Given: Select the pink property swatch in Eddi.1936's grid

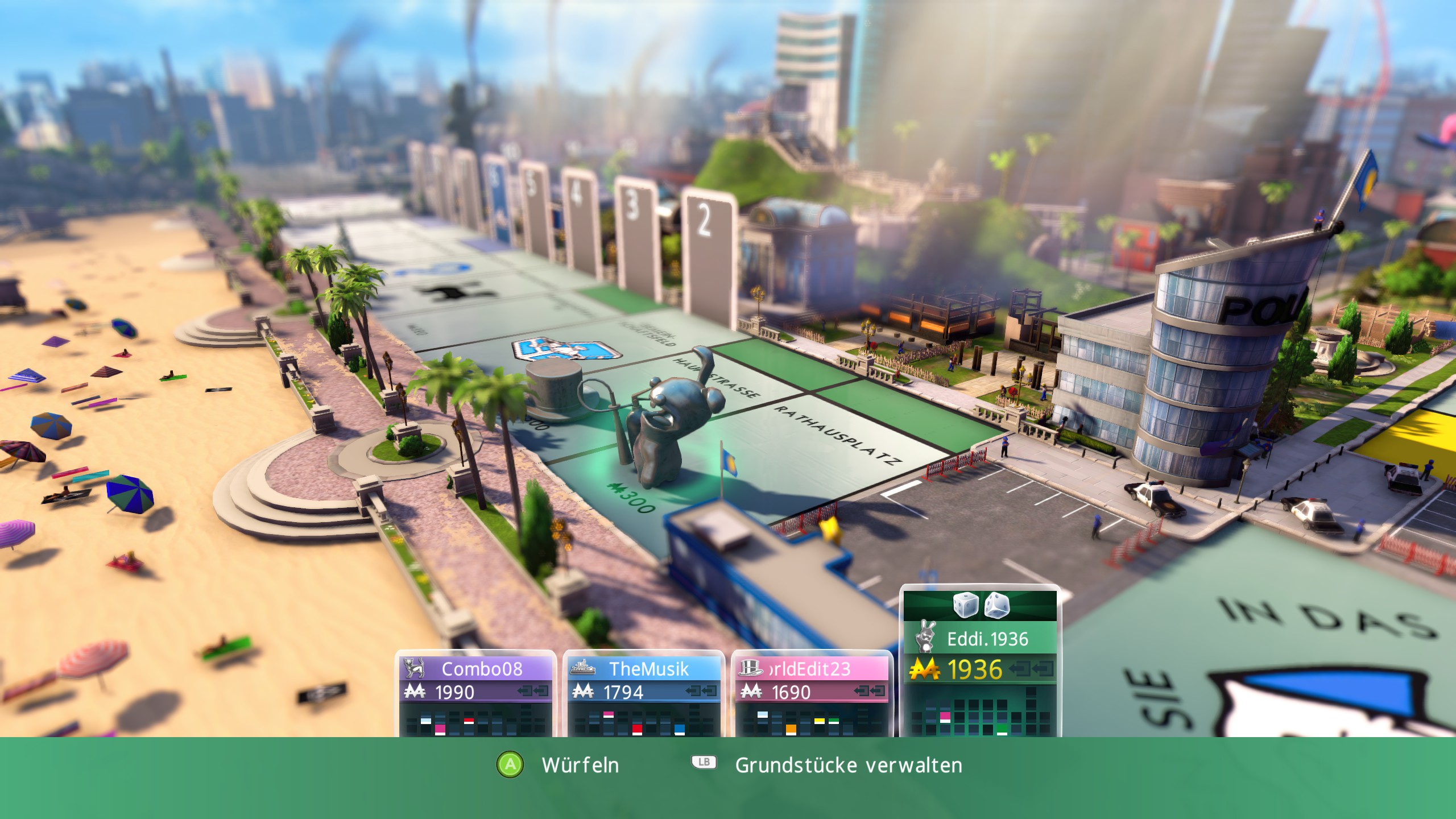Looking at the screenshot, I should [945, 715].
